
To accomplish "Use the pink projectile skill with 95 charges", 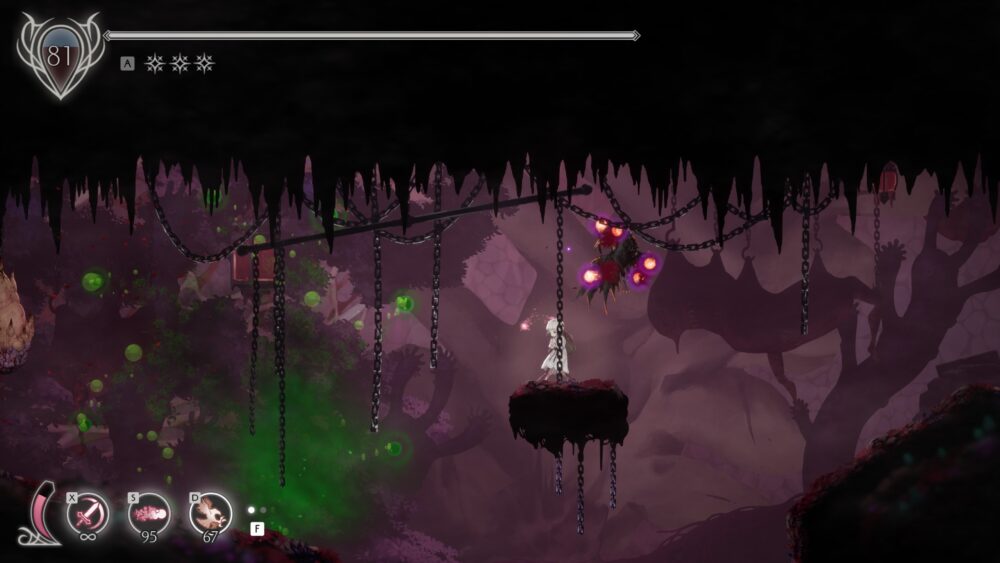I will coord(149,514).
